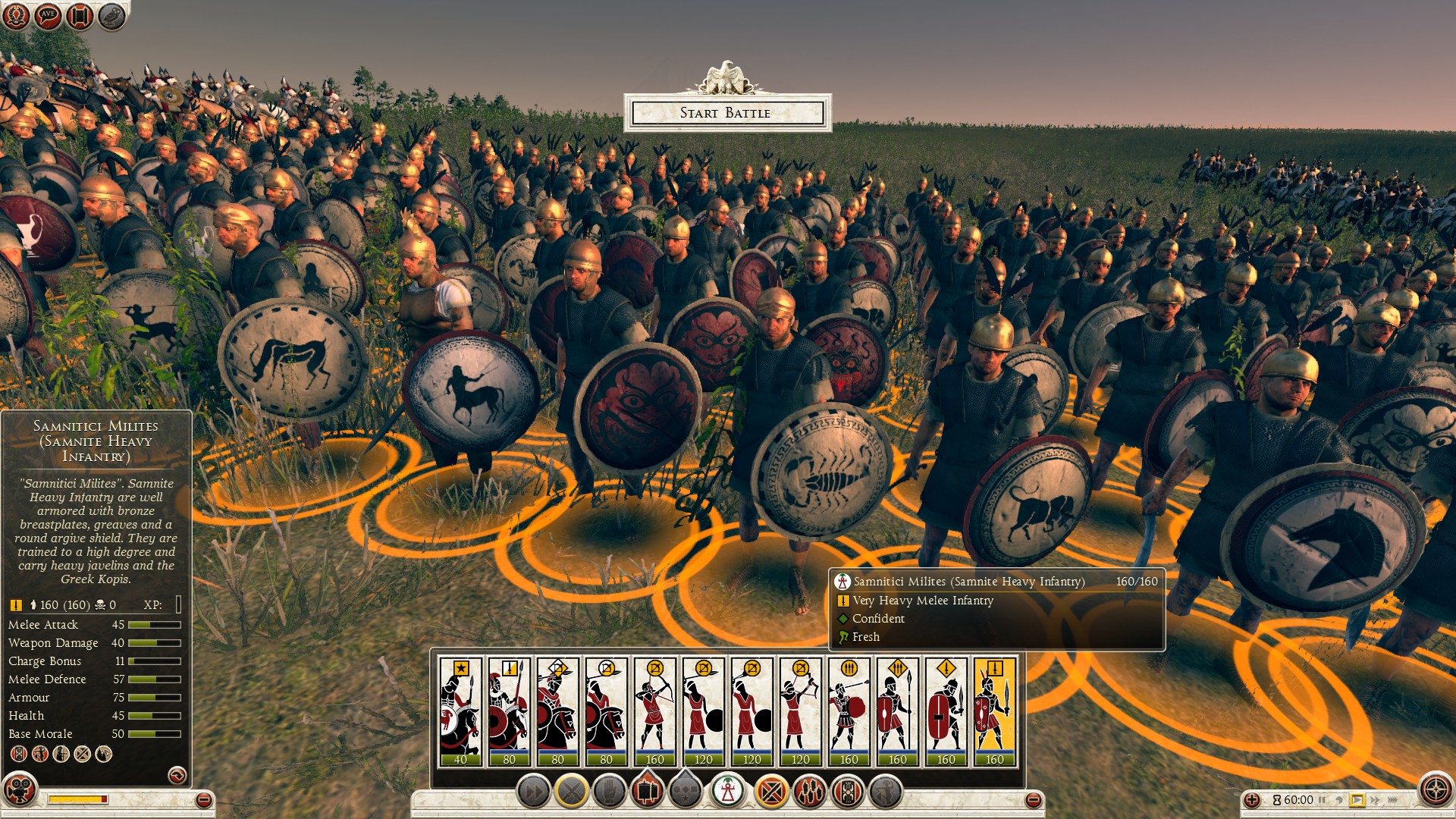1456x819 pixels.
Task: Open the laurel wreath menu icon
Action: click(16, 15)
